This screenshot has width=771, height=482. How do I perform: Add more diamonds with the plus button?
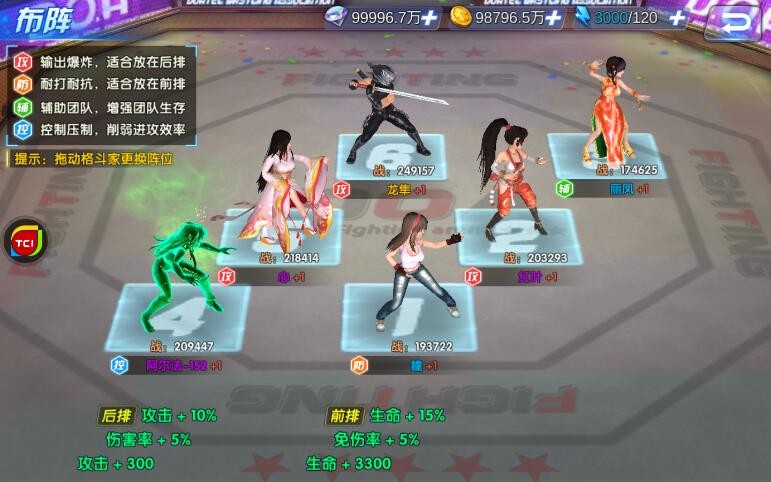pos(429,17)
